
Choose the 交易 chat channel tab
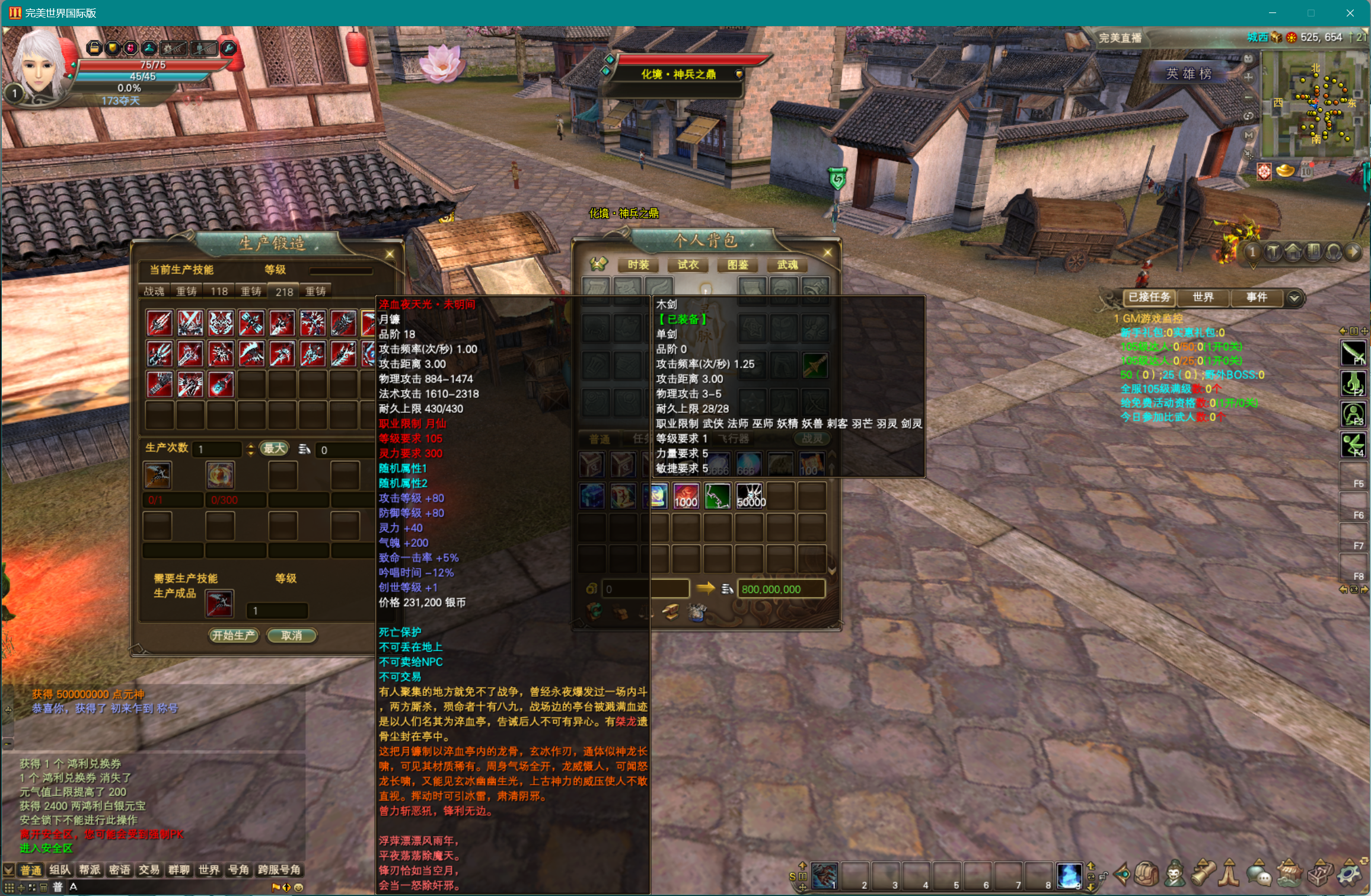pos(149,870)
